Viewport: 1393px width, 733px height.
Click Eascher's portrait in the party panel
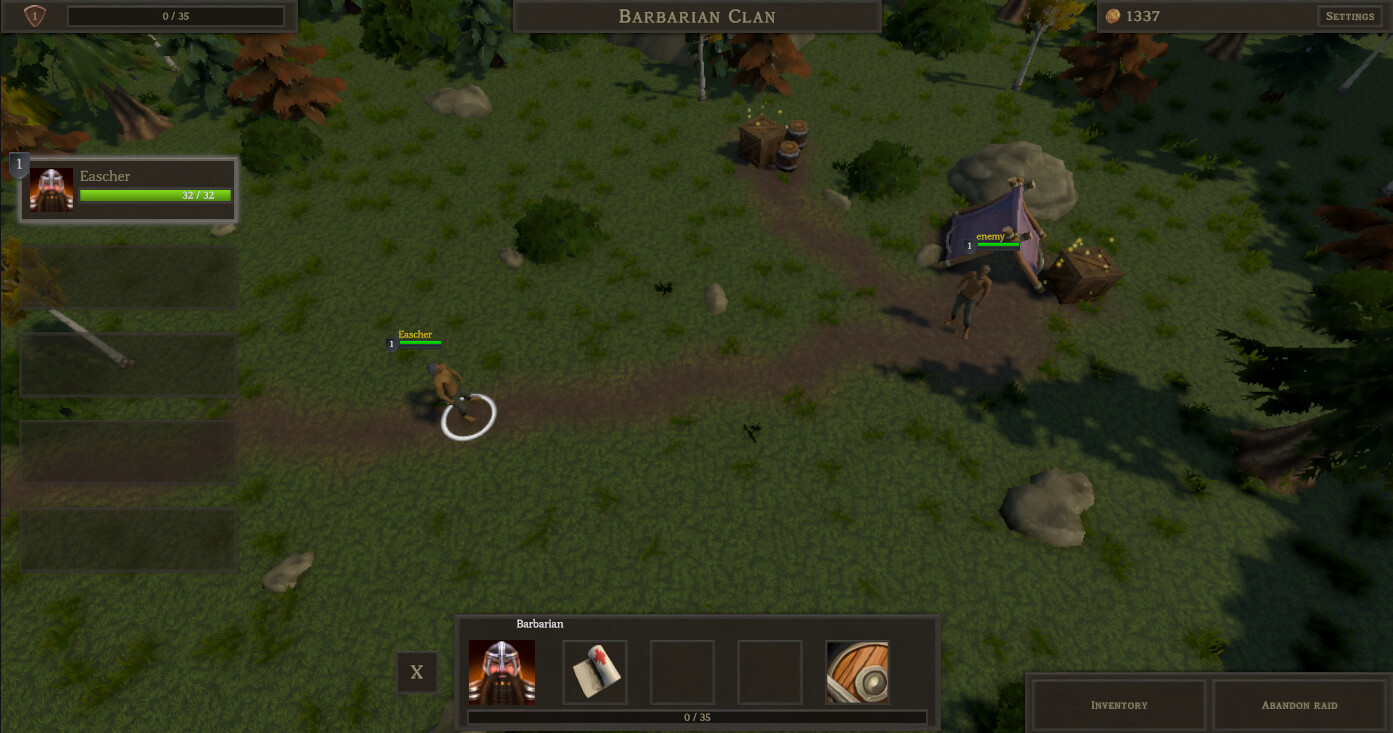click(50, 189)
